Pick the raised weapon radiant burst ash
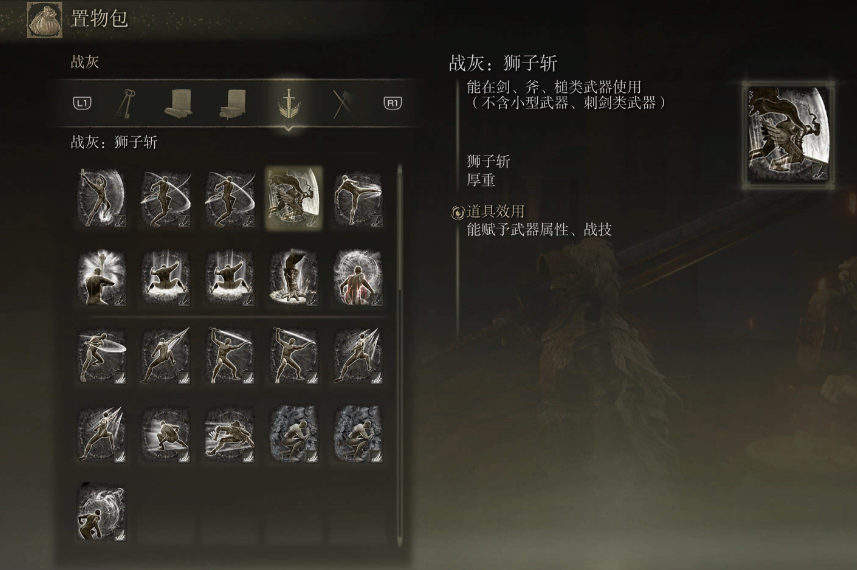This screenshot has width=857, height=570. [x=101, y=276]
